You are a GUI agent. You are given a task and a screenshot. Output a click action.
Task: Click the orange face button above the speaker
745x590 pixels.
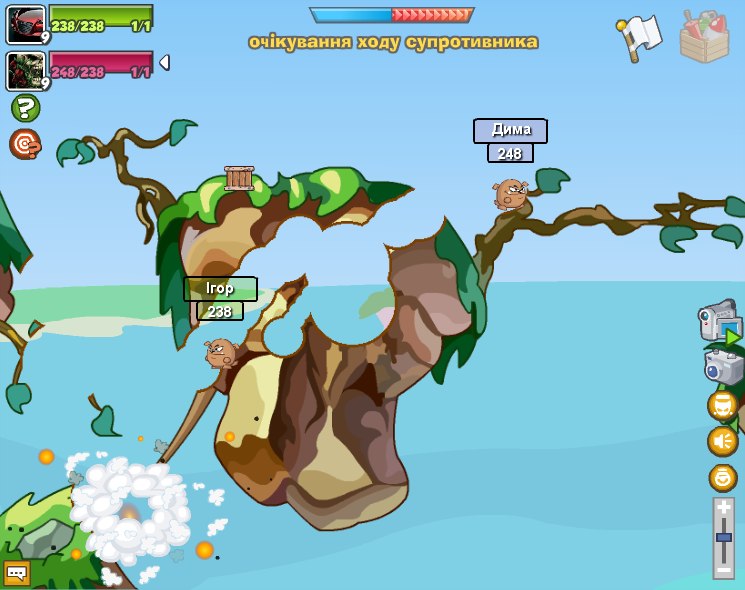pyautogui.click(x=722, y=405)
